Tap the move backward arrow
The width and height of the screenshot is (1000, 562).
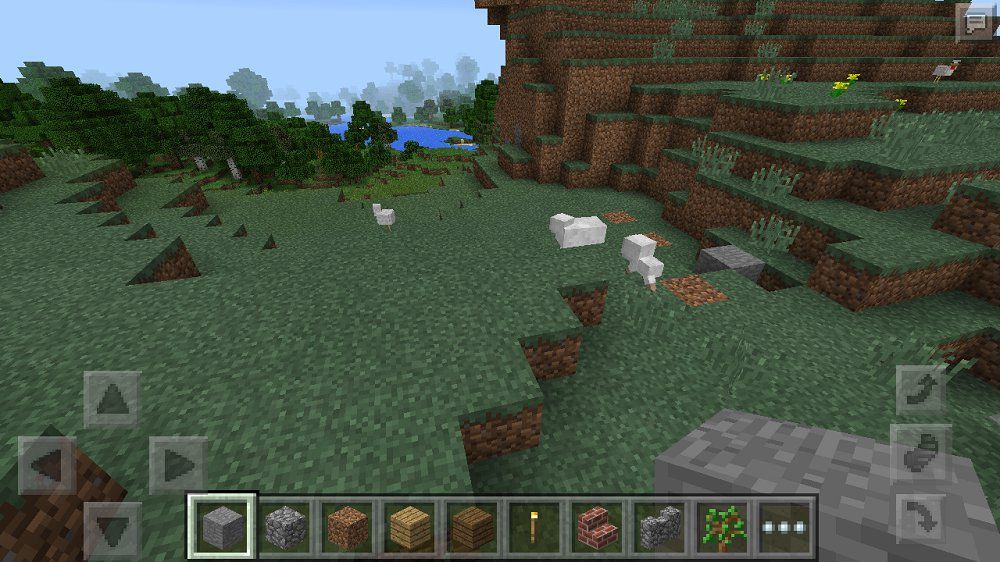[x=112, y=527]
